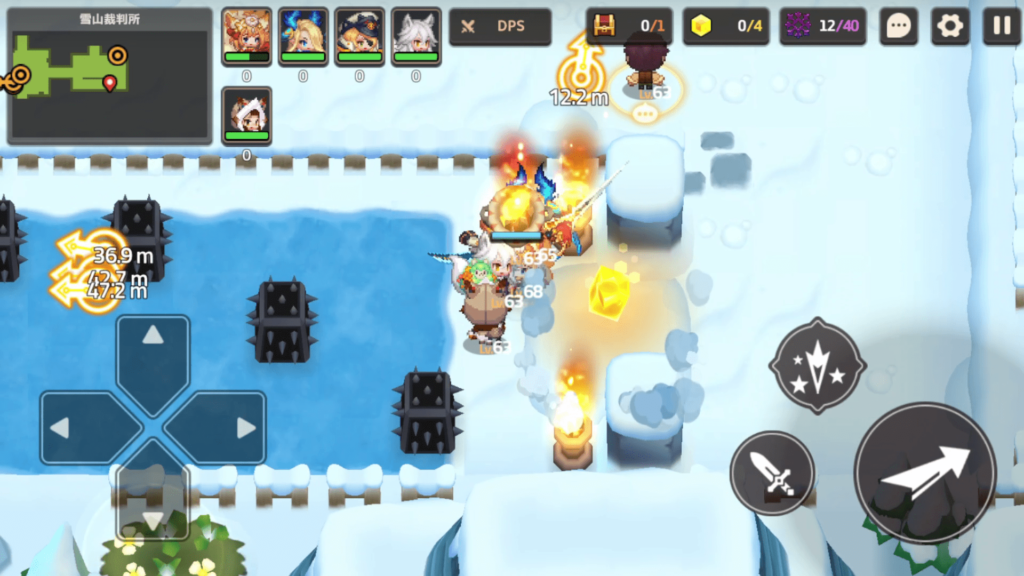Viewport: 1024px width, 576px height.
Task: Fire the main arrow attack button
Action: (925, 474)
